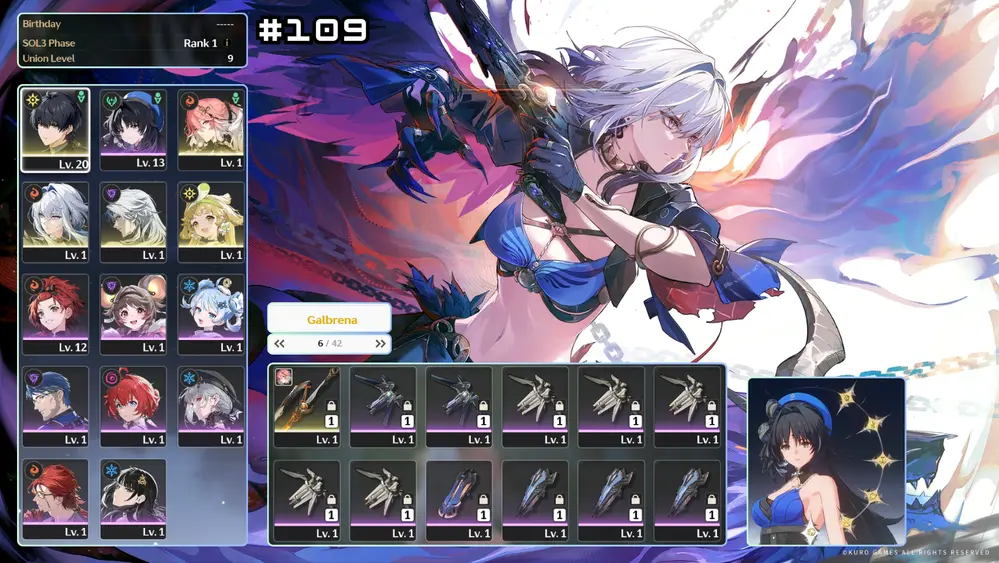Select the light-blue-haired ice character portrait
The width and height of the screenshot is (999, 563).
click(211, 314)
